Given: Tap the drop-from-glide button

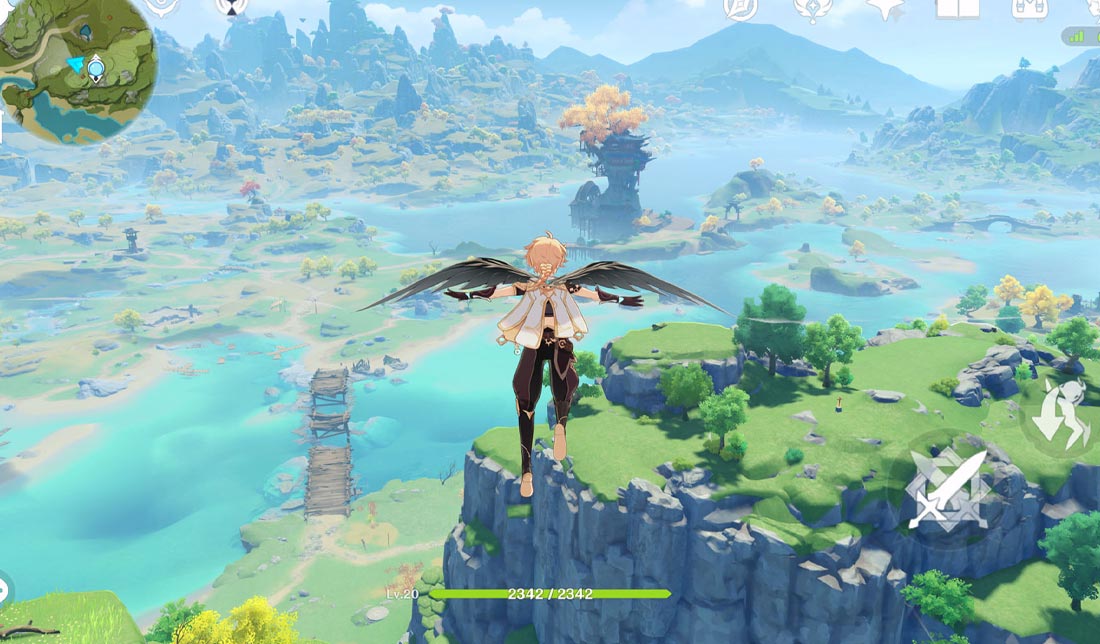Looking at the screenshot, I should pyautogui.click(x=1060, y=414).
